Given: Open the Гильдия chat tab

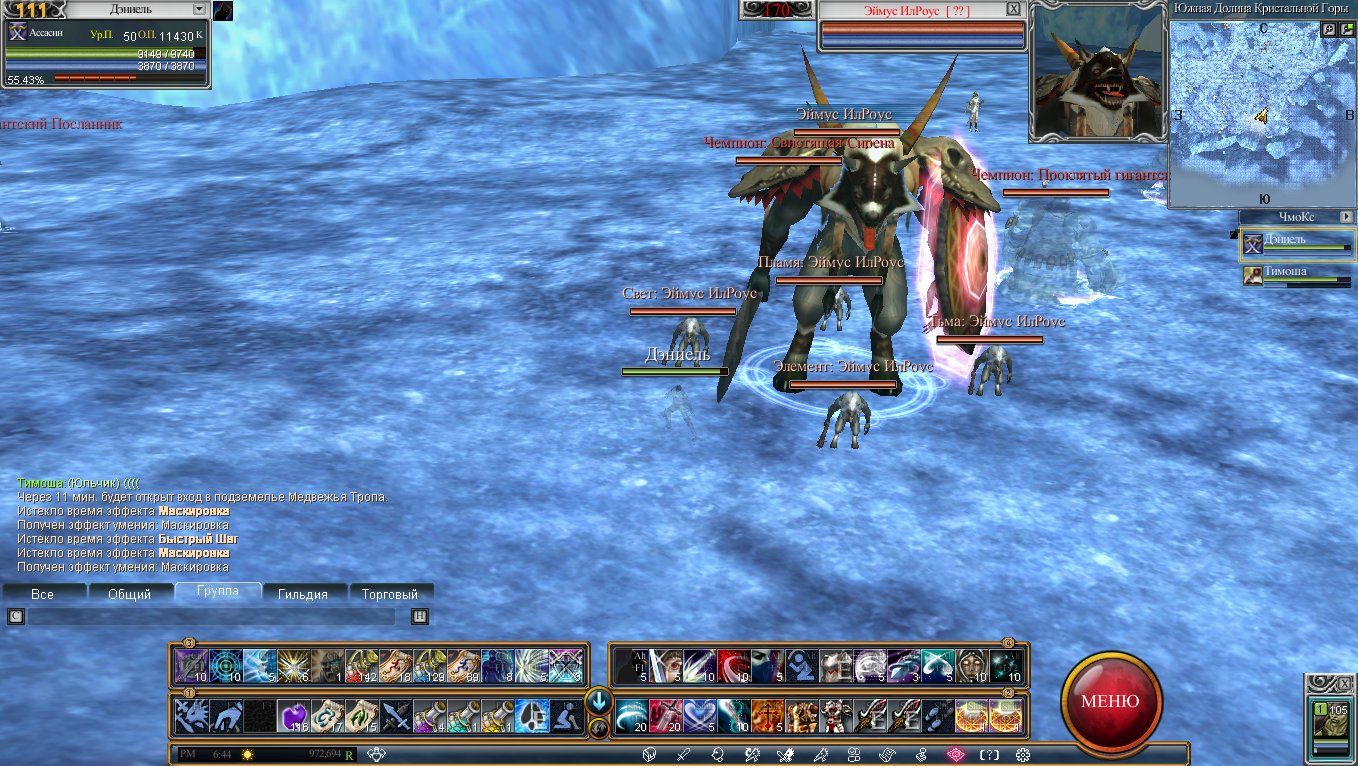Looking at the screenshot, I should click(303, 594).
